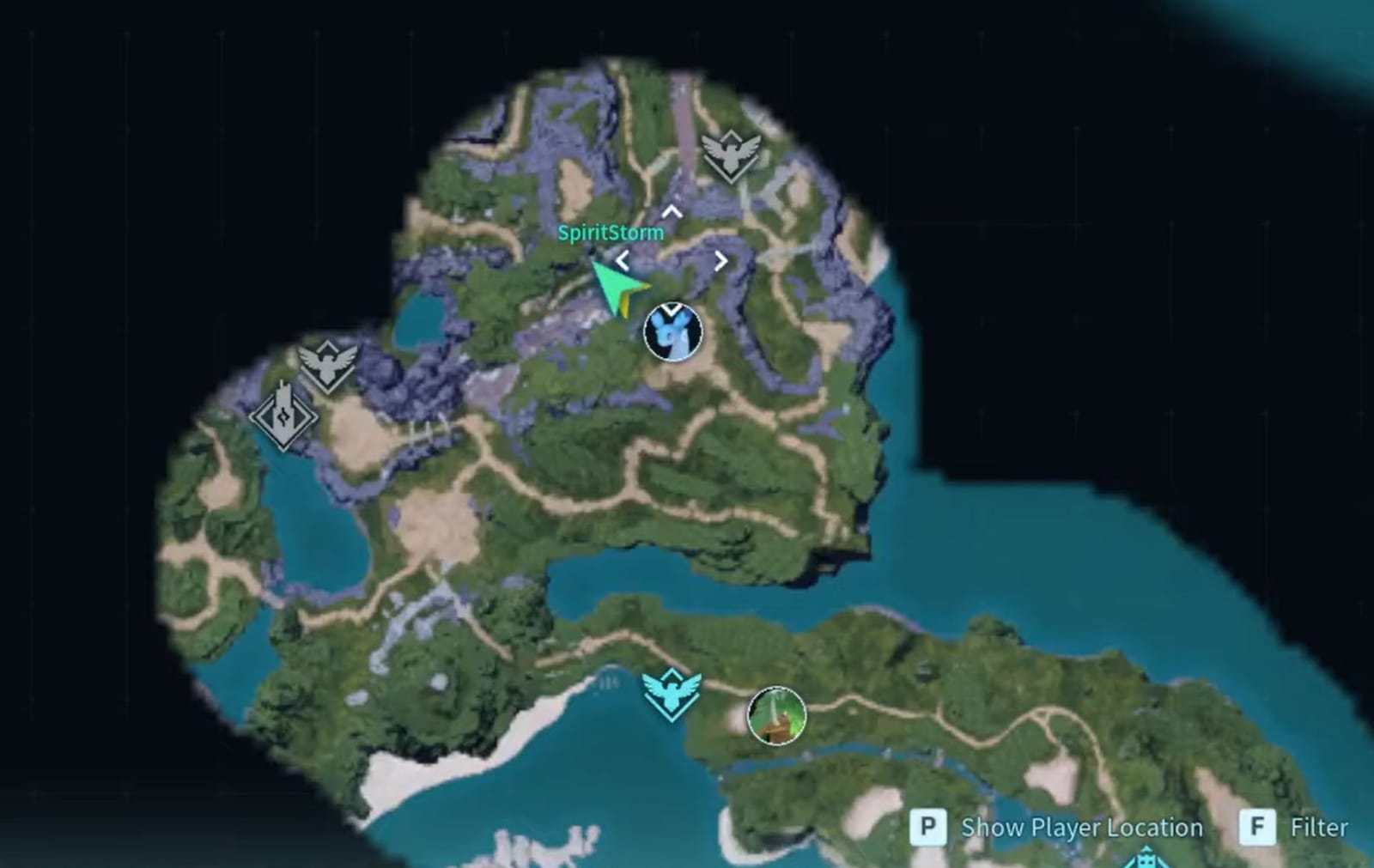
Task: Click the F keybind icon
Action: pyautogui.click(x=1257, y=829)
